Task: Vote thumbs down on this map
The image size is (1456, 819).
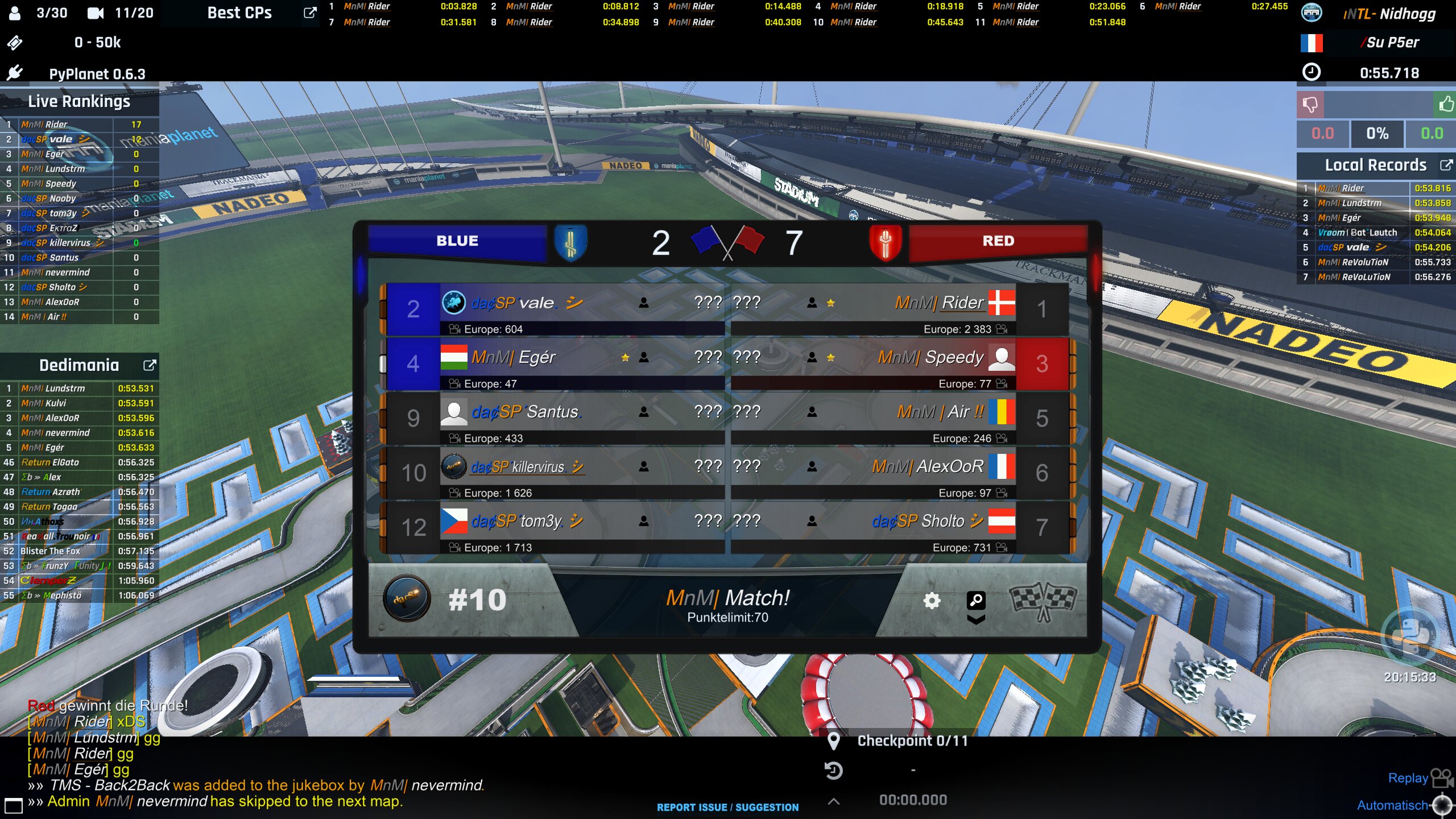Action: tap(1310, 105)
